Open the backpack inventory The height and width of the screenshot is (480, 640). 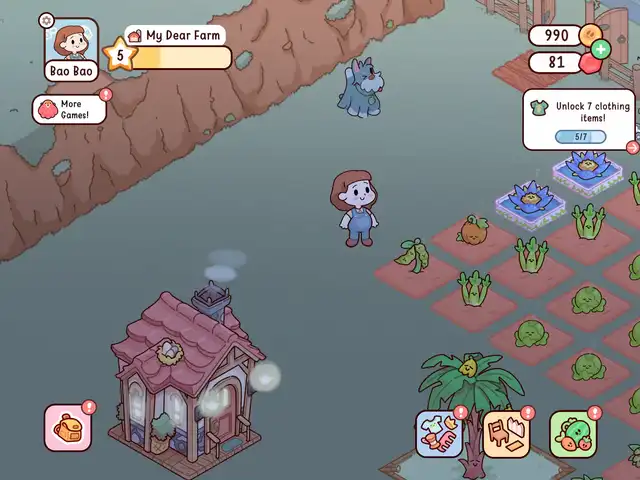tap(69, 428)
